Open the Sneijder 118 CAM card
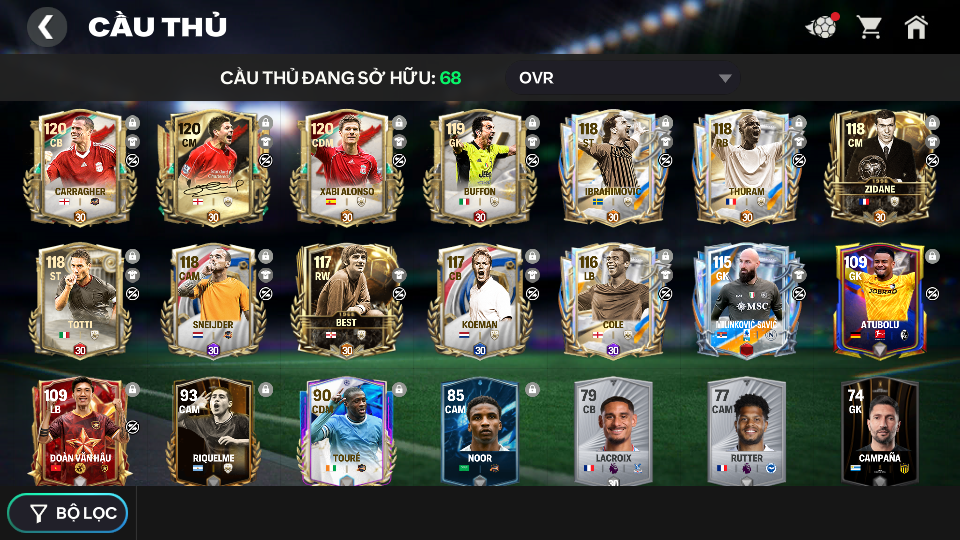 (x=213, y=300)
